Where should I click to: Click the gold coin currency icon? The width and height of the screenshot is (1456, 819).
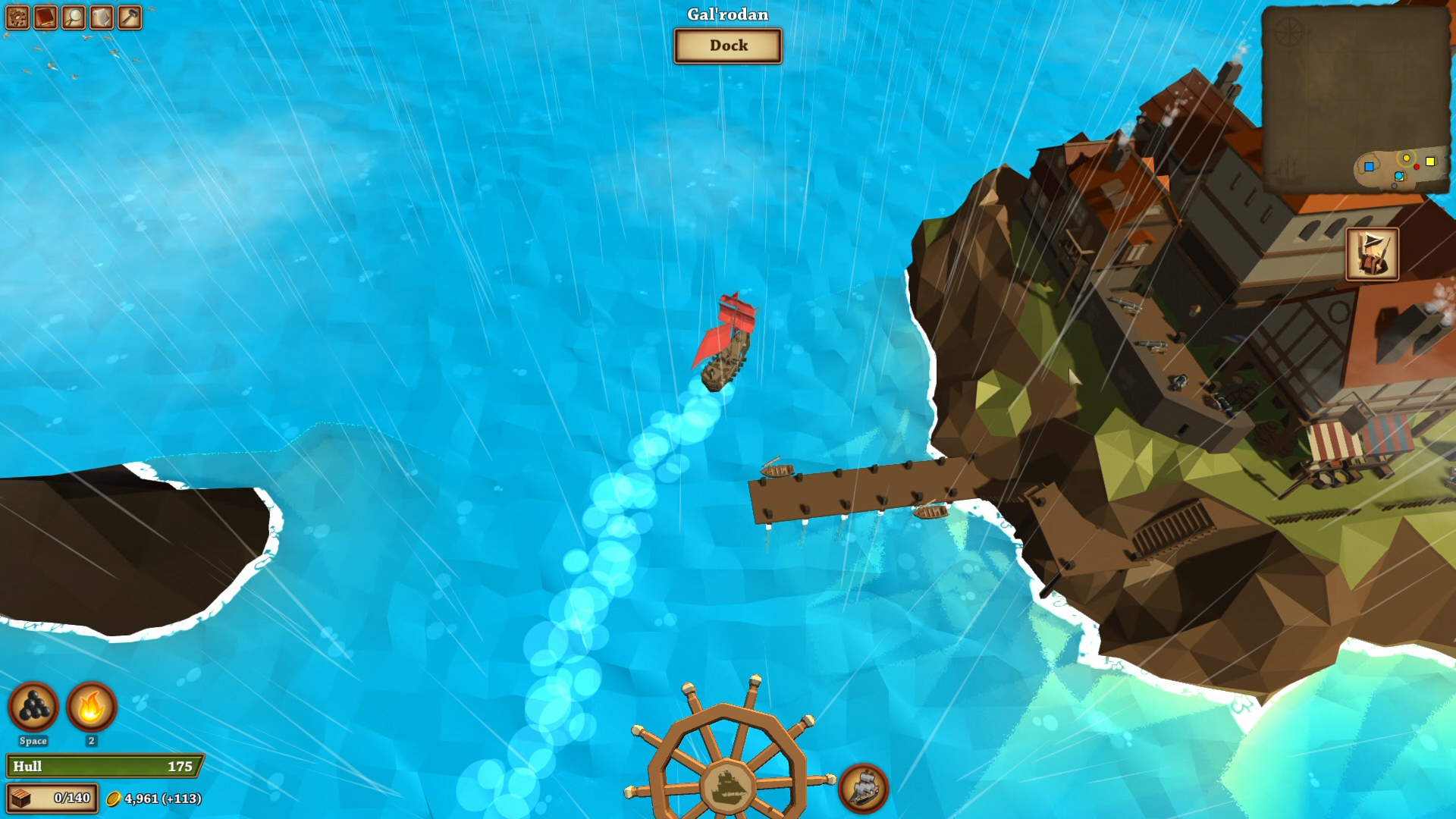click(114, 798)
